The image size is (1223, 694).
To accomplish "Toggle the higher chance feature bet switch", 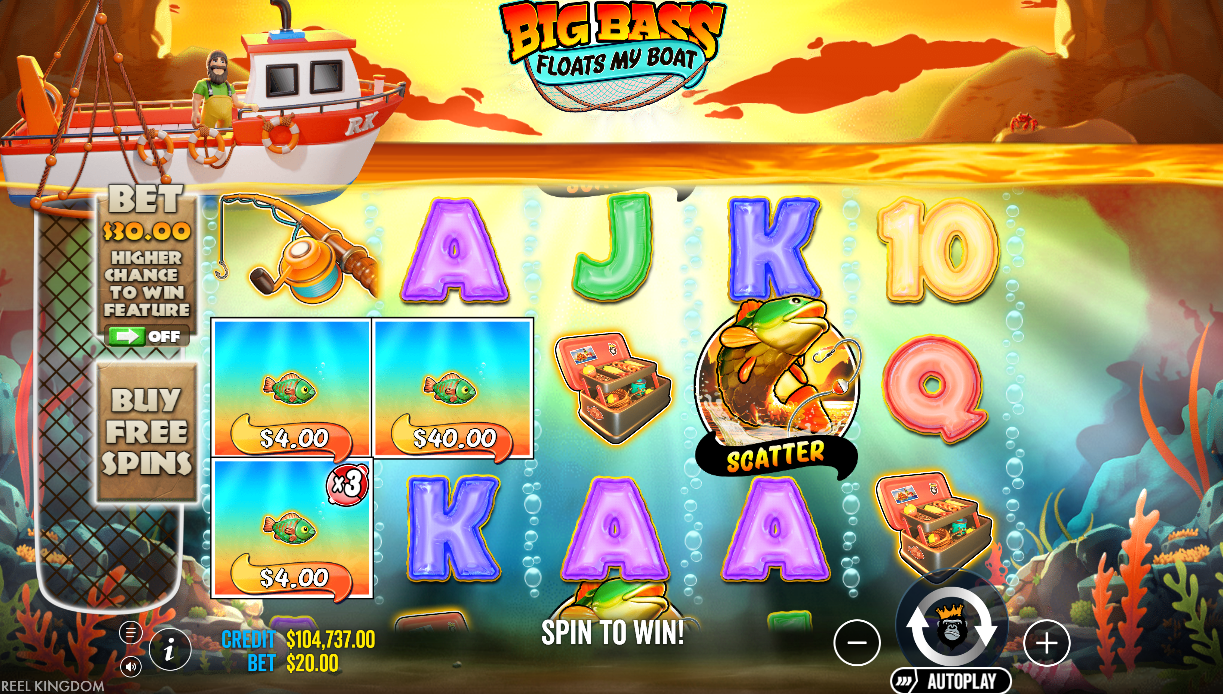I will click(146, 337).
